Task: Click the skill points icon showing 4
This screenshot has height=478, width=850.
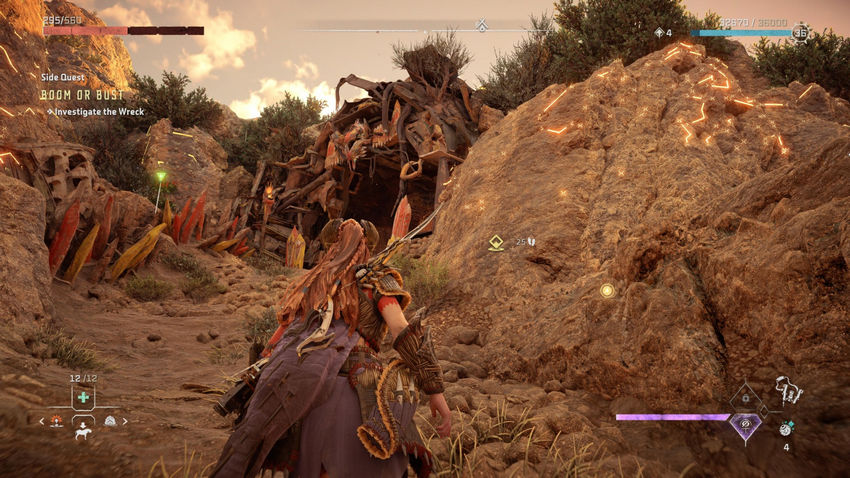Action: click(x=662, y=33)
